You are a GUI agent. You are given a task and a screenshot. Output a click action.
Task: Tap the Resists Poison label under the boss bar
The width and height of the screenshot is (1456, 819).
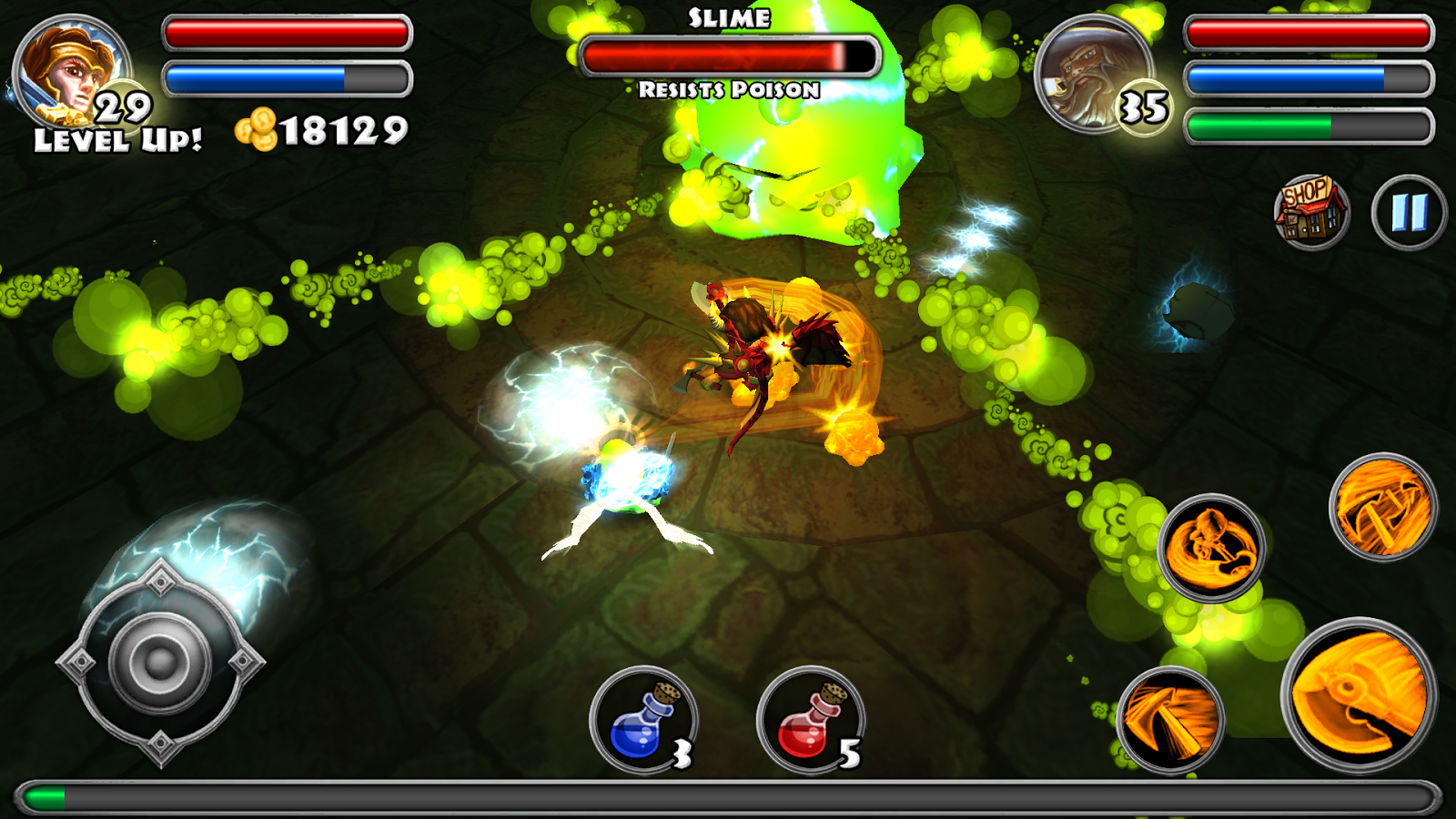tap(728, 89)
